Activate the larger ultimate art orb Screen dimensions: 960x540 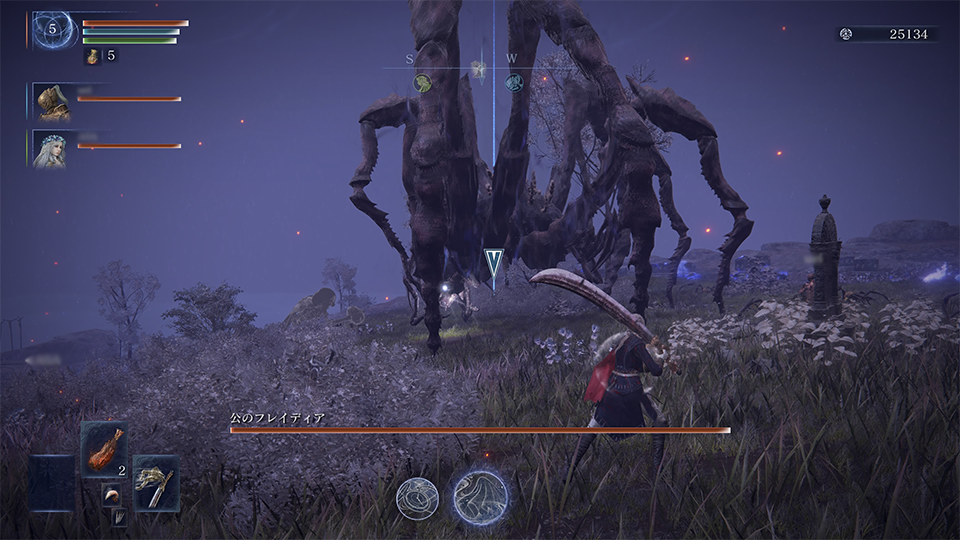(480, 497)
